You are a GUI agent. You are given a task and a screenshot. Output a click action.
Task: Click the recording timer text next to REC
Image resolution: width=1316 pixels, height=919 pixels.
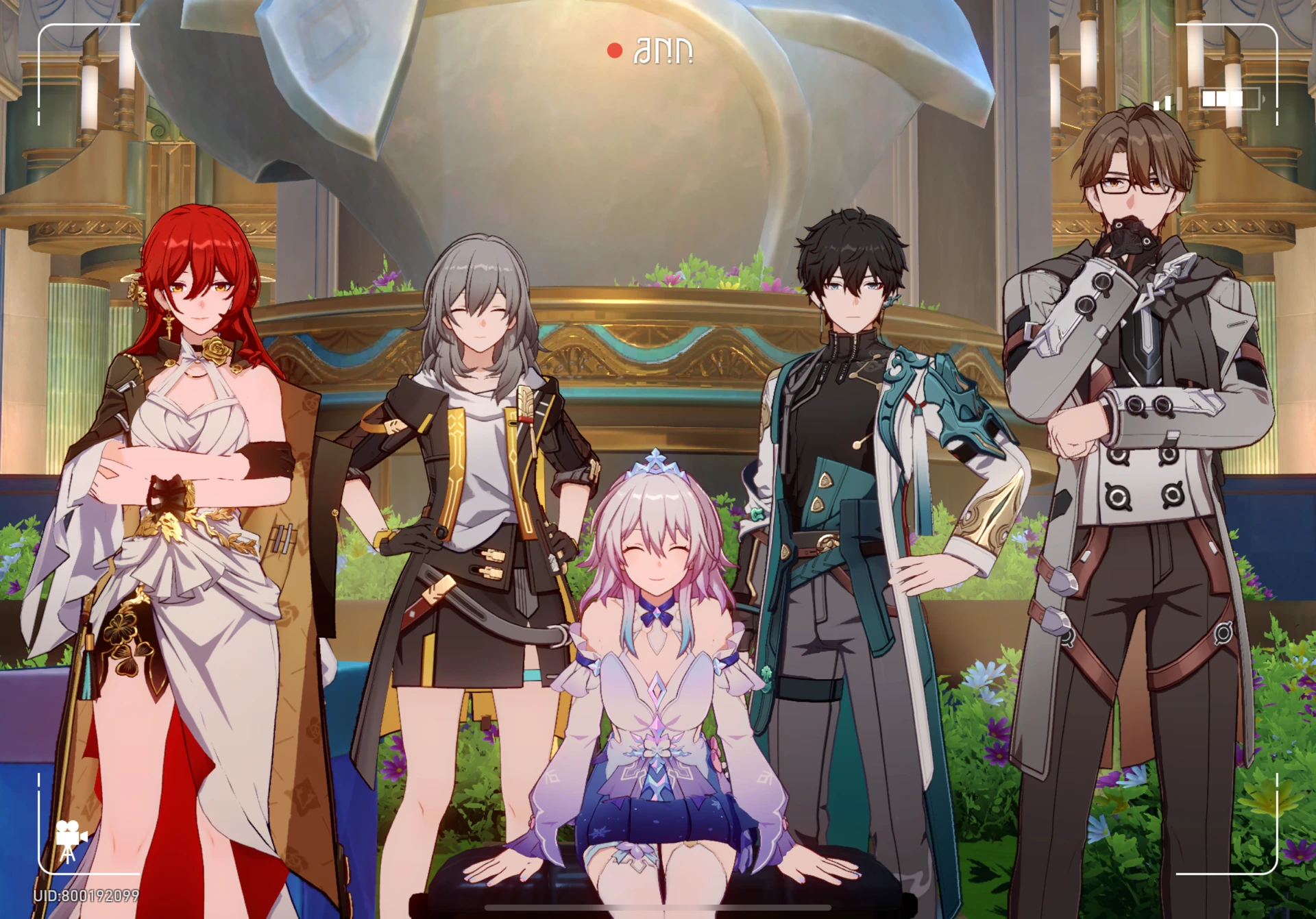click(x=661, y=50)
